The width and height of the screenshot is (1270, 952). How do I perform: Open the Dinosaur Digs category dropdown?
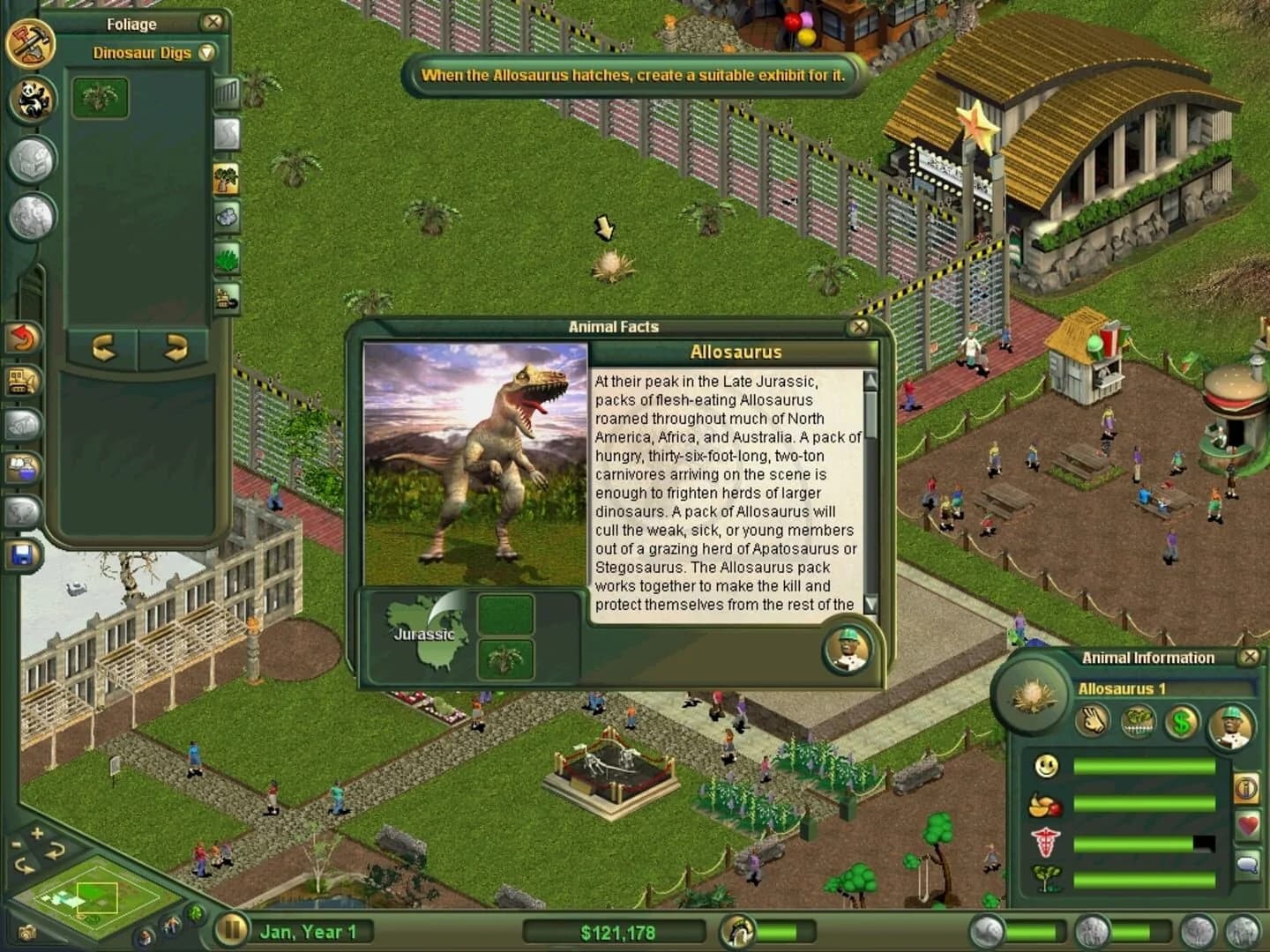(205, 53)
